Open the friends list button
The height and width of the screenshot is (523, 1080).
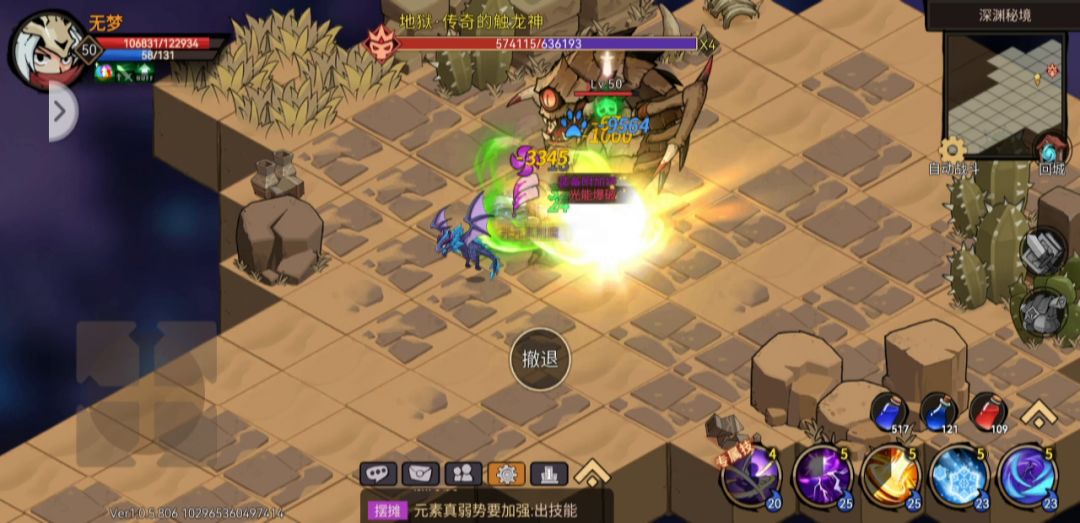463,473
